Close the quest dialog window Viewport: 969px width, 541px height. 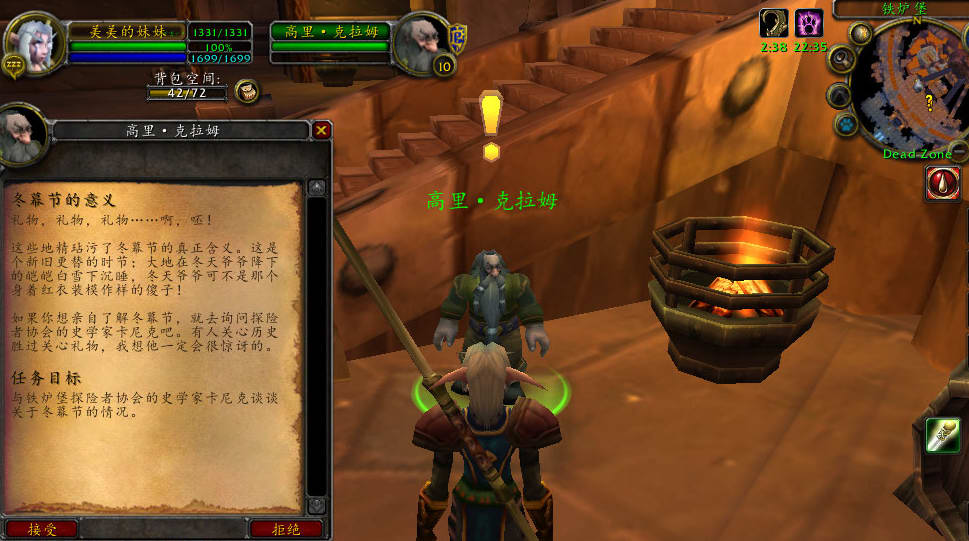[x=321, y=130]
